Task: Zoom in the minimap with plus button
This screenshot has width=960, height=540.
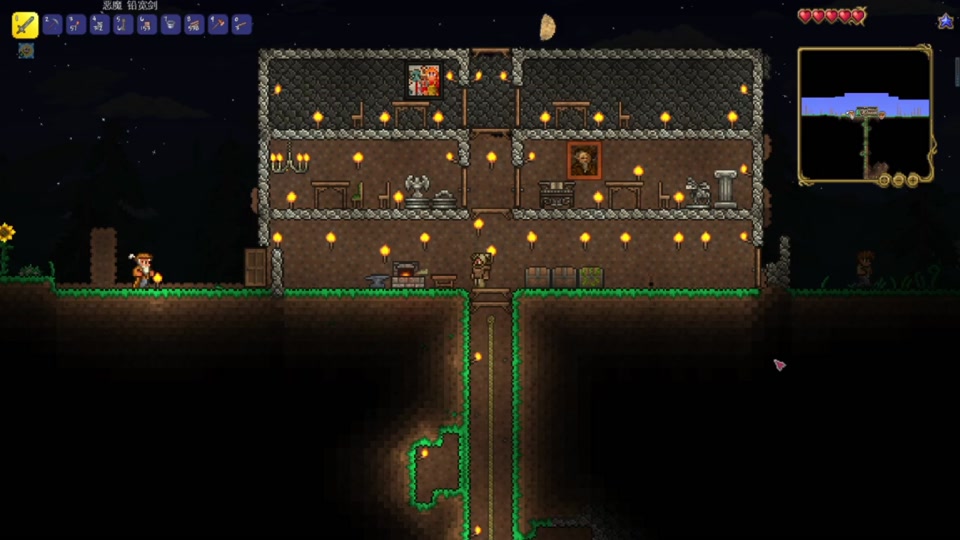Action: (912, 180)
